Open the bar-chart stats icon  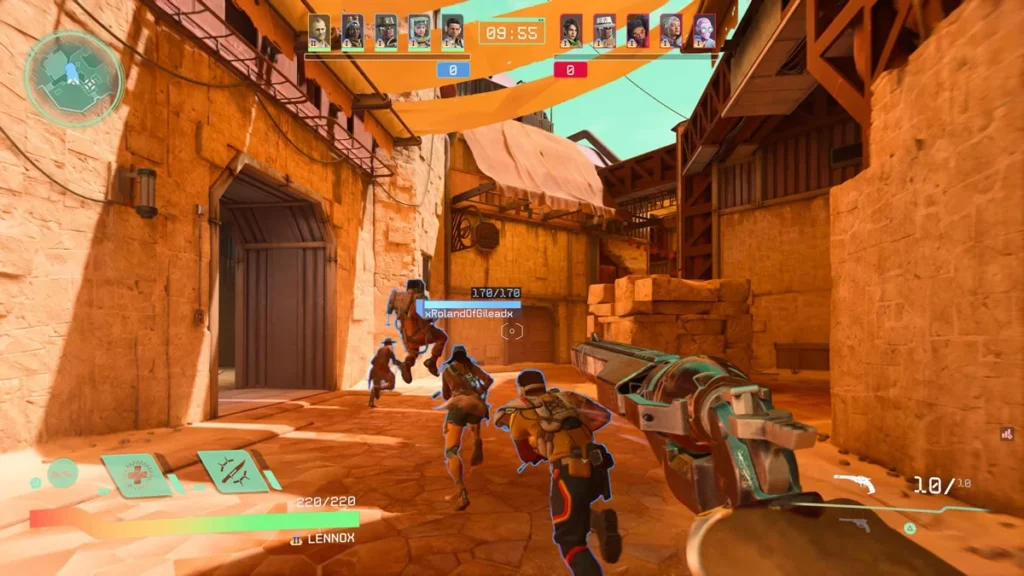coord(1007,434)
